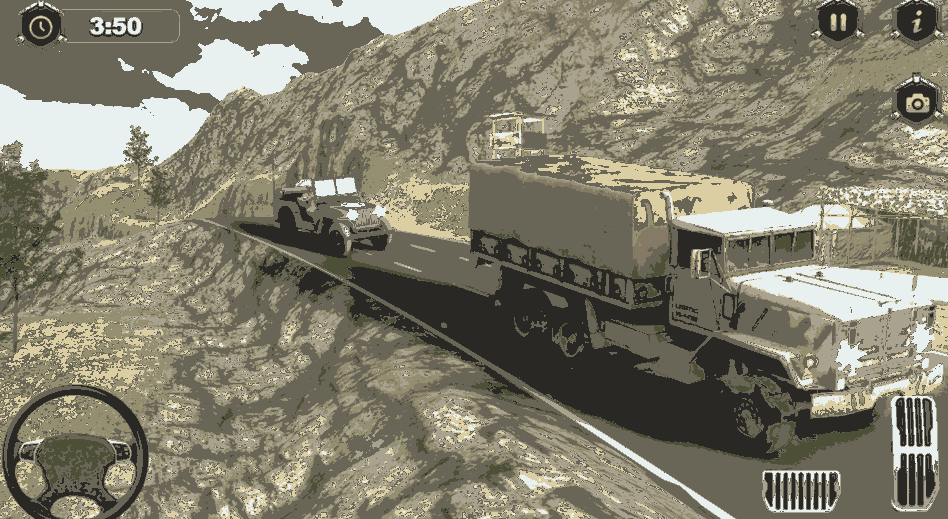Open the info button
Screen dimensions: 948x519
(x=914, y=21)
